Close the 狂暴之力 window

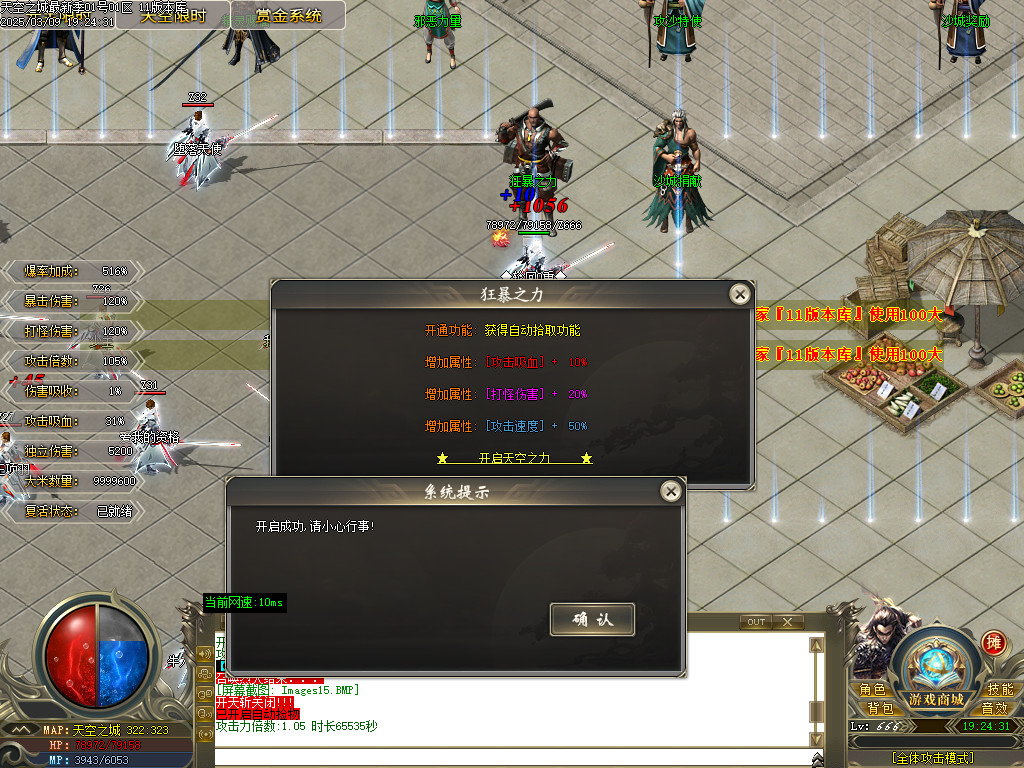coord(739,294)
